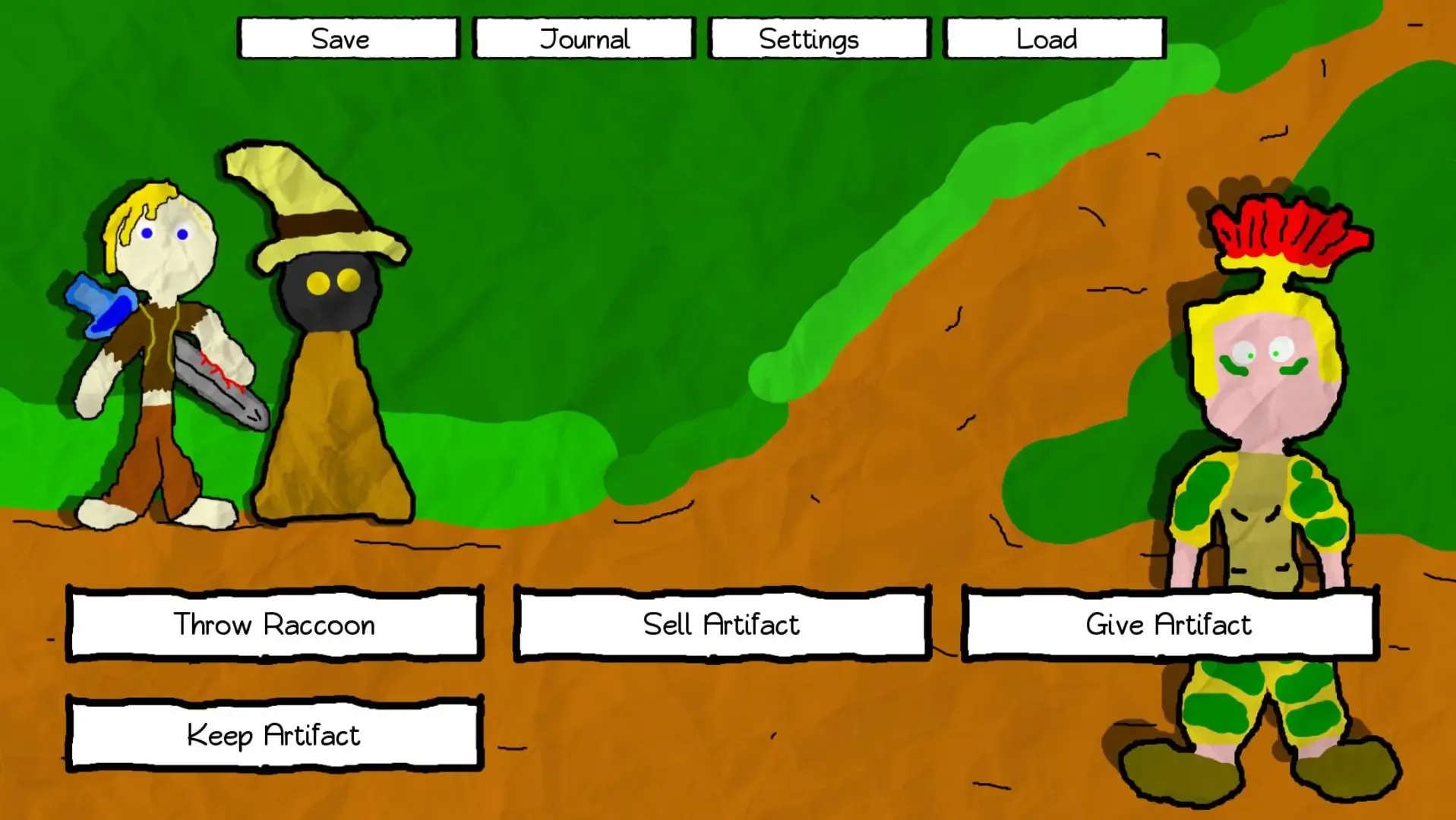The image size is (1456, 820).
Task: Choose the Throw Raccoon action
Action: coord(274,624)
